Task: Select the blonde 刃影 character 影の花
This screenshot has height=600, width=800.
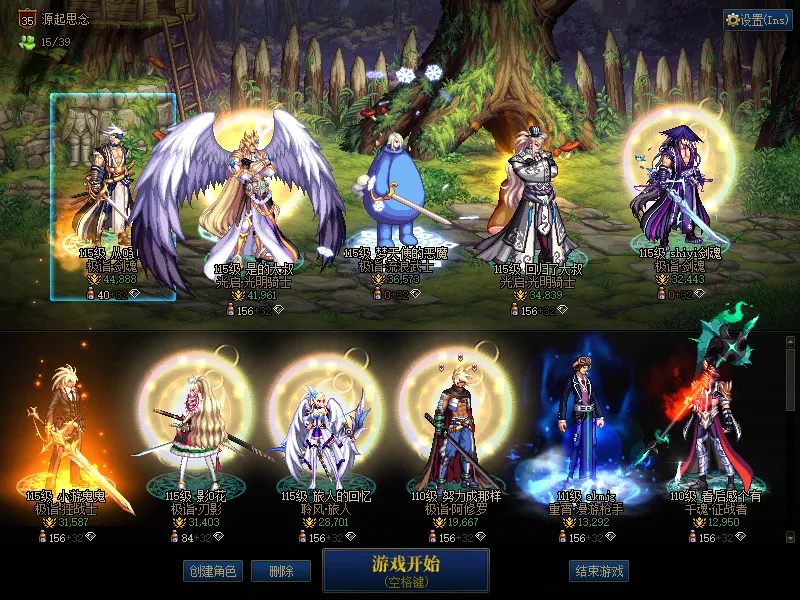Action: point(195,430)
